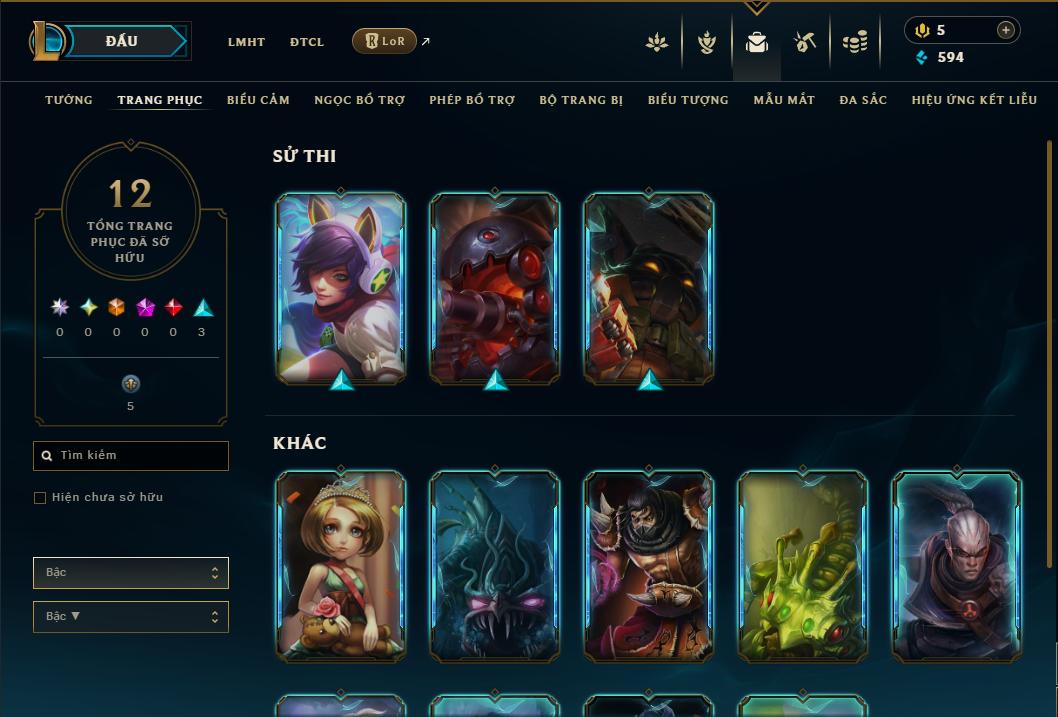The height and width of the screenshot is (717, 1058).
Task: Add currency with the plus button
Action: coord(1005,30)
